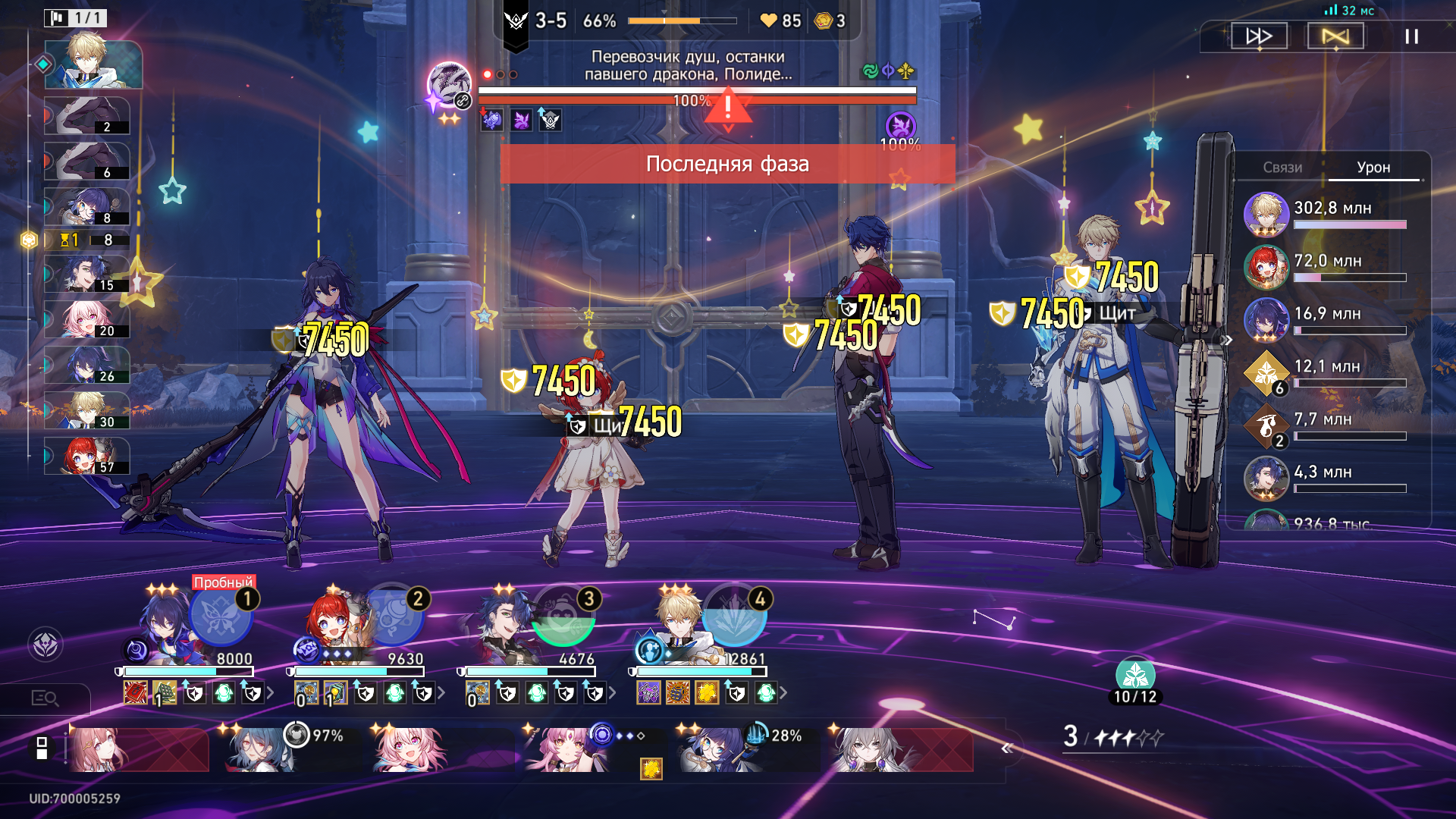Toggle the double-speed fast-forward button
The image size is (1456, 819).
tap(1259, 36)
